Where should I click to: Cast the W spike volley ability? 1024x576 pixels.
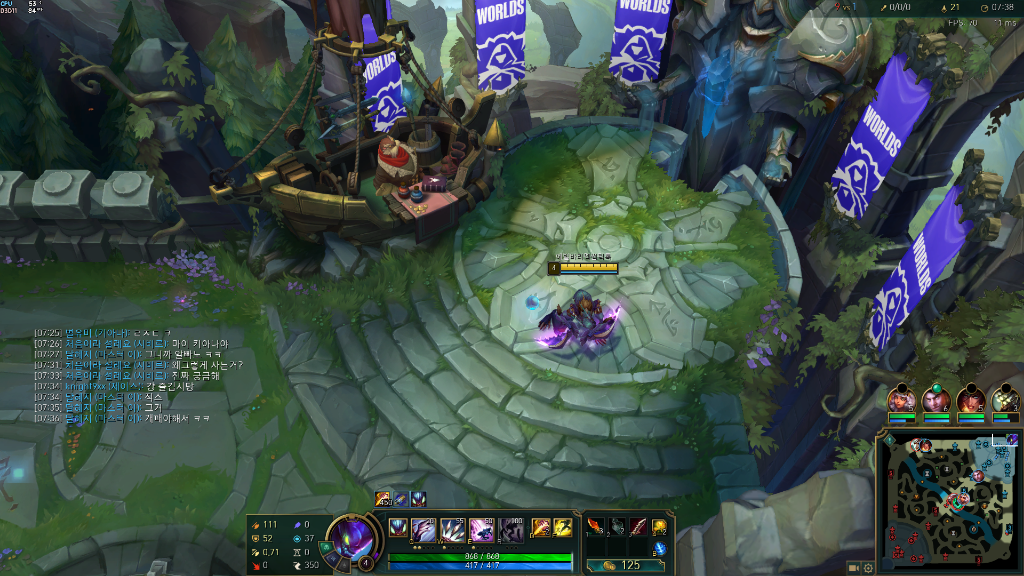click(x=452, y=529)
